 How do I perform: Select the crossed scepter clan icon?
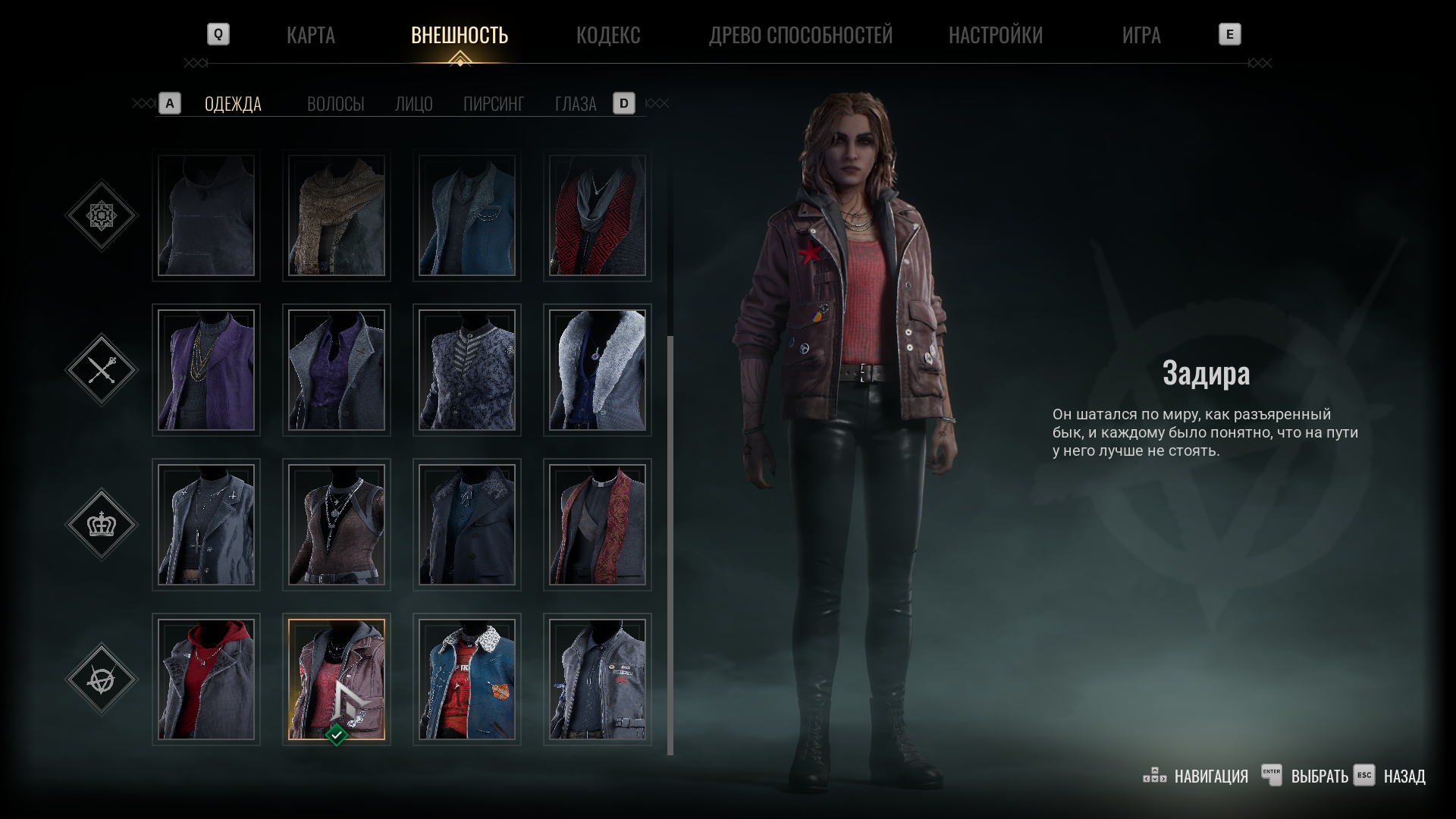click(x=102, y=370)
